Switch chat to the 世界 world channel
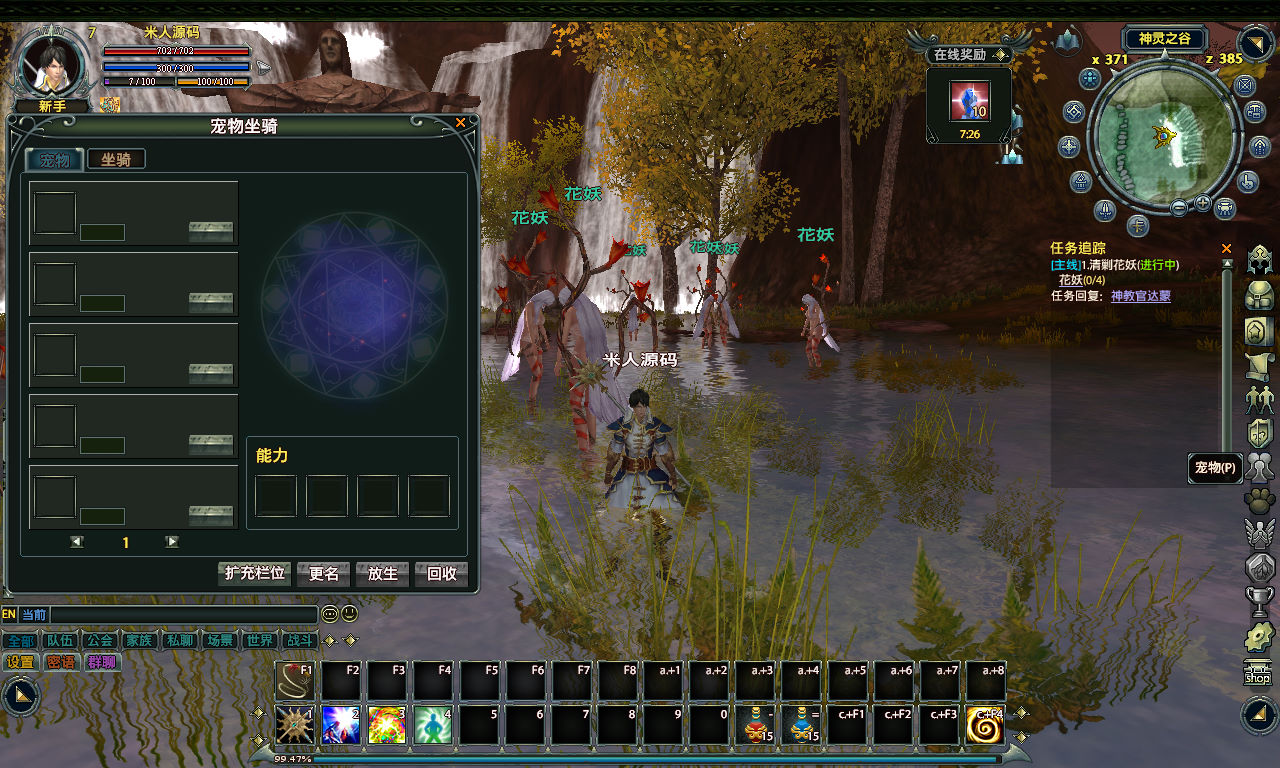 click(260, 641)
